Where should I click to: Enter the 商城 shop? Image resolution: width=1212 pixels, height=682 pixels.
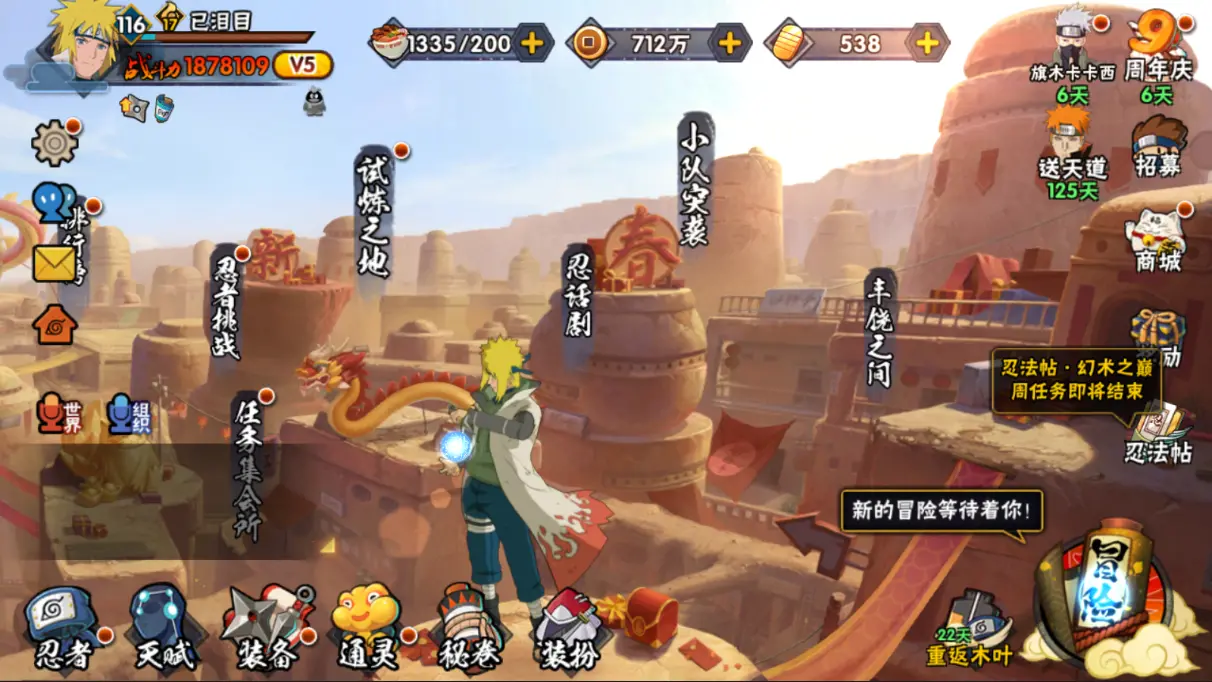tap(1157, 241)
